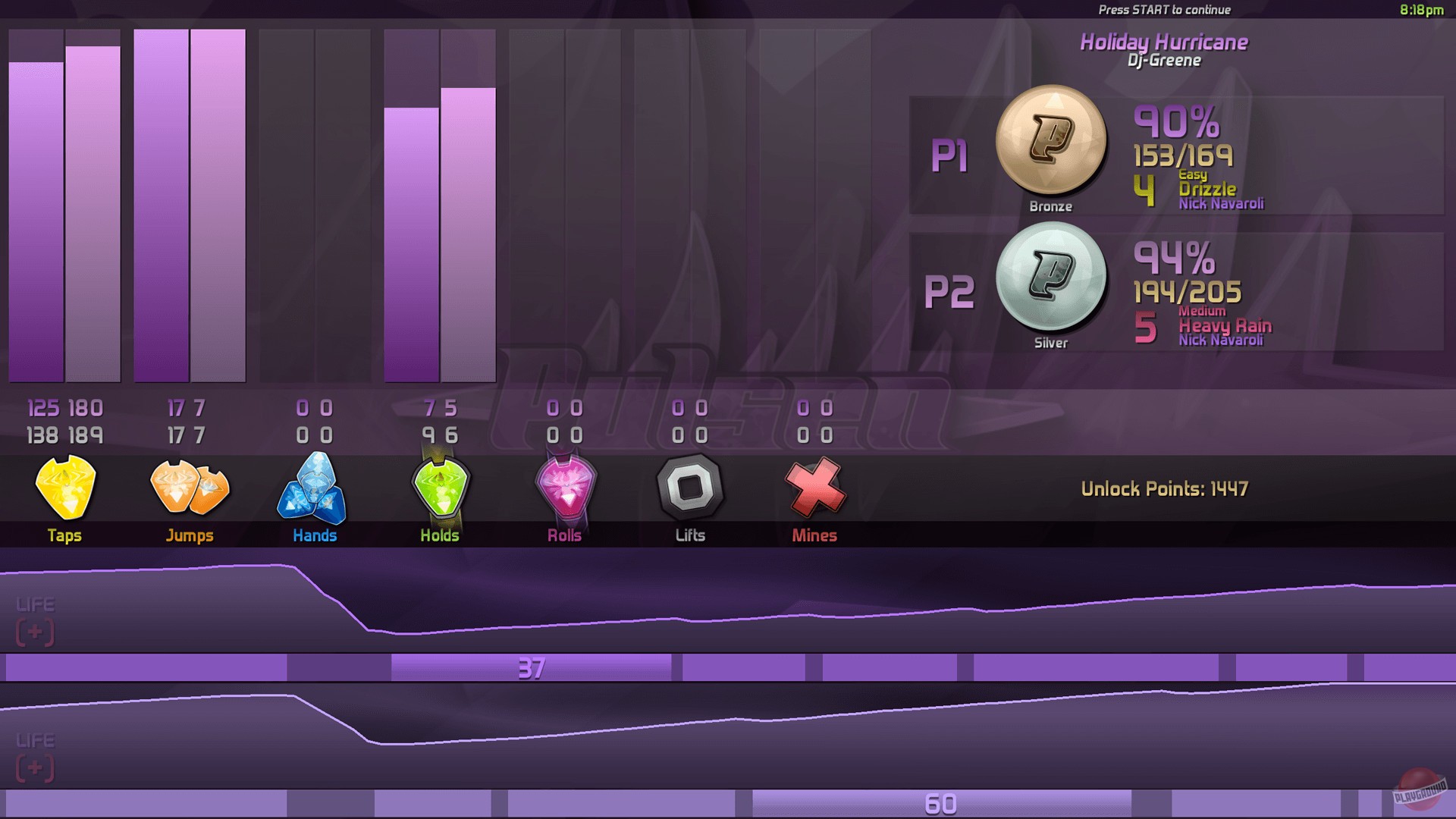Click P2's Silver medal
This screenshot has width=1456, height=819.
1050,277
